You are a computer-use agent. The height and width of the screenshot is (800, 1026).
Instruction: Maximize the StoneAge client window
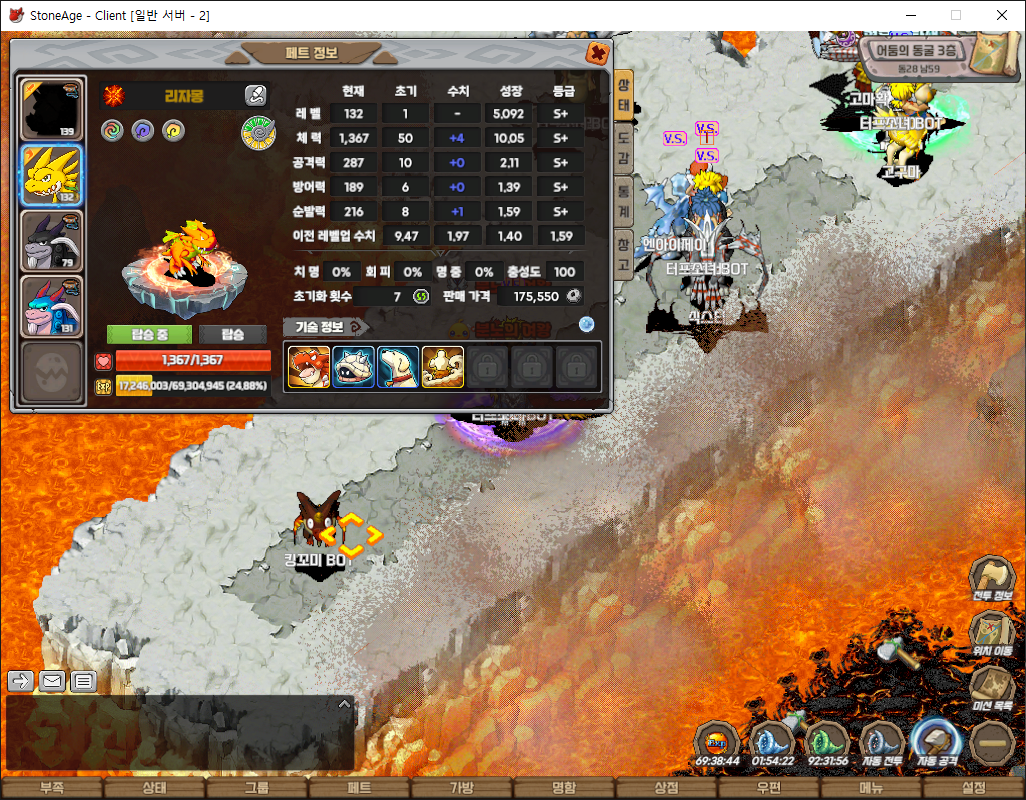(x=955, y=15)
